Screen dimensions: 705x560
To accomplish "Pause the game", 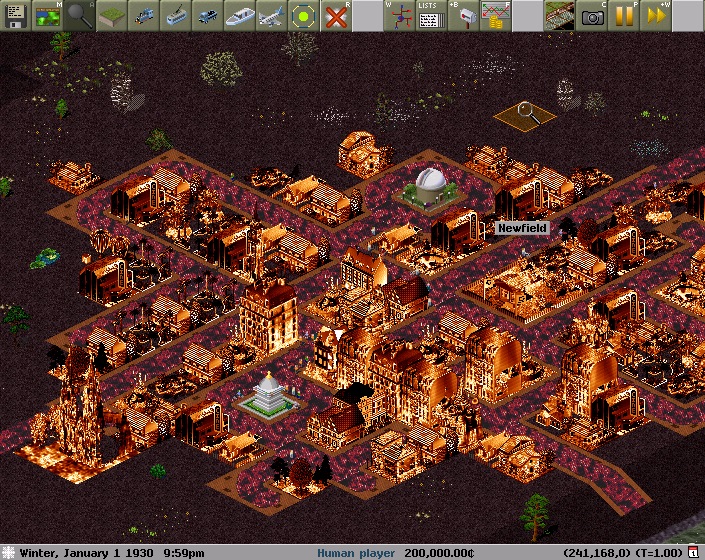I will (x=624, y=15).
